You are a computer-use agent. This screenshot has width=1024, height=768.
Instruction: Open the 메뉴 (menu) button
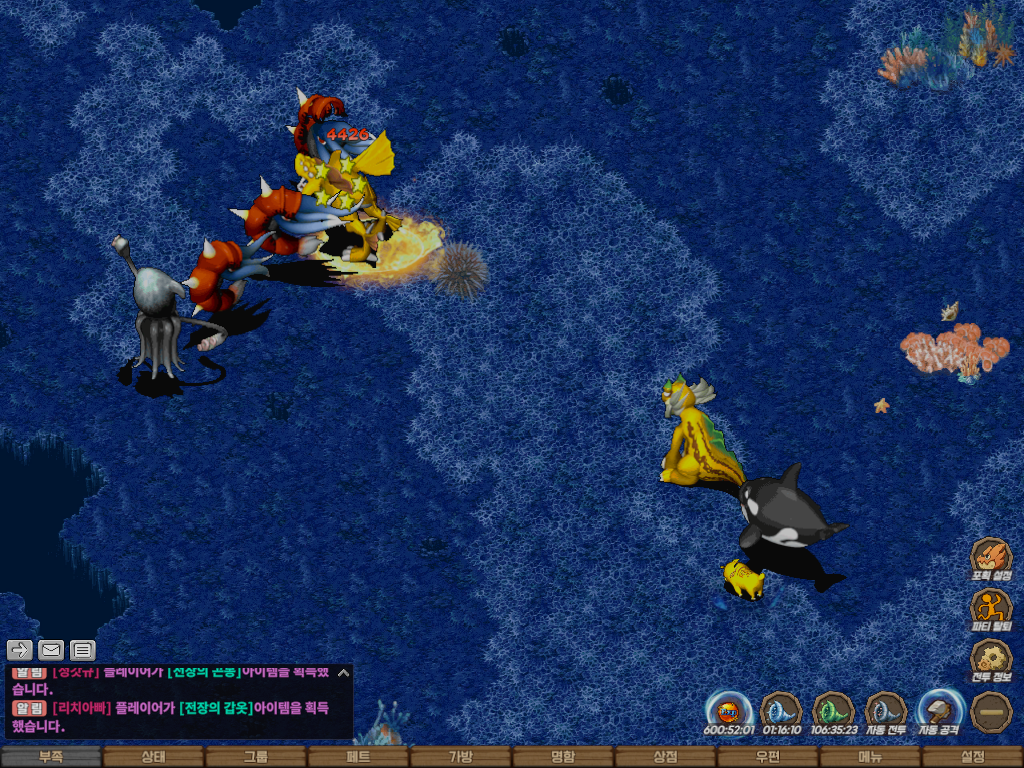tap(870, 757)
